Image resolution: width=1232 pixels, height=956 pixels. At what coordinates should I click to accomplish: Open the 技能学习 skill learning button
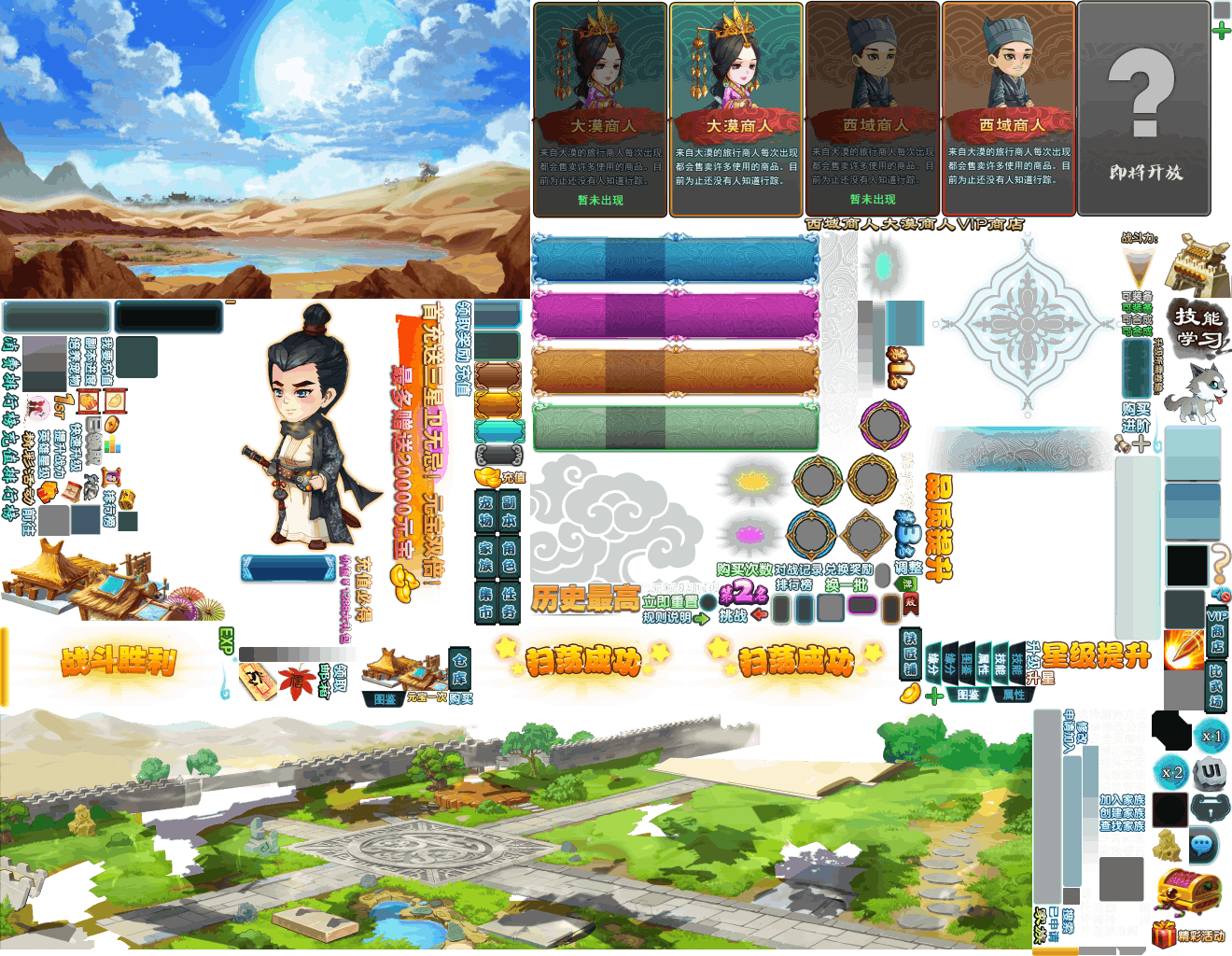point(1198,327)
